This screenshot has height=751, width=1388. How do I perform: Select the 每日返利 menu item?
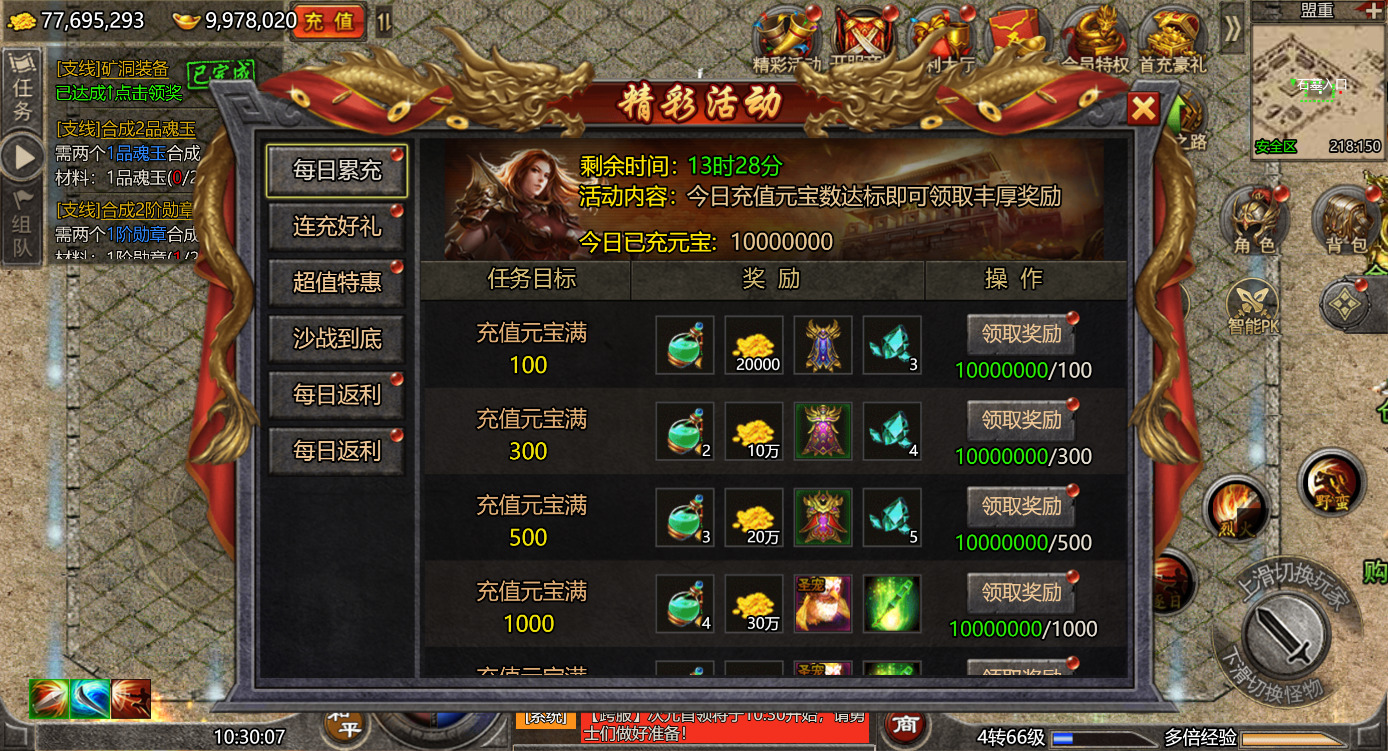coord(336,395)
